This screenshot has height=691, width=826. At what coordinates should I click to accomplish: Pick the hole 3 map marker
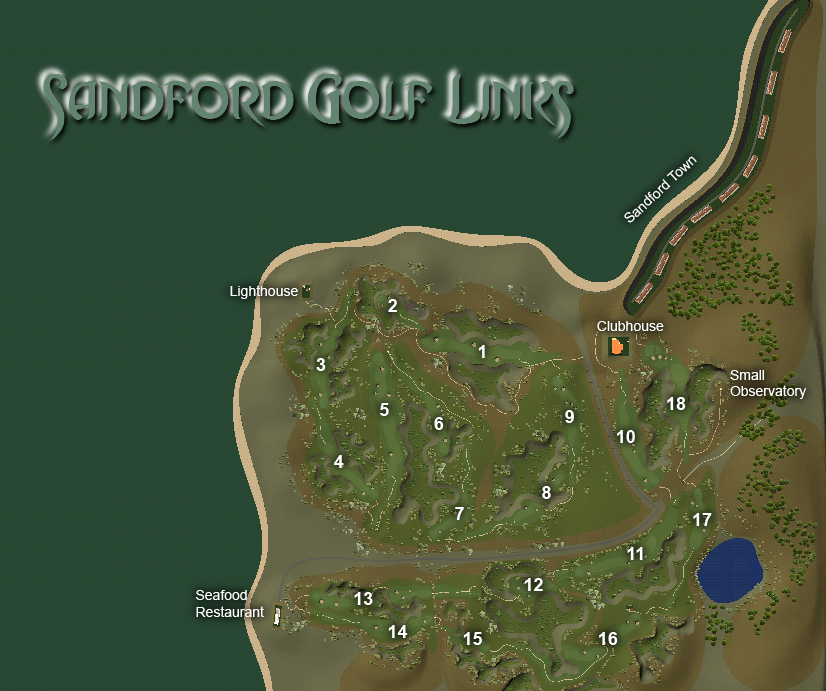(x=321, y=364)
